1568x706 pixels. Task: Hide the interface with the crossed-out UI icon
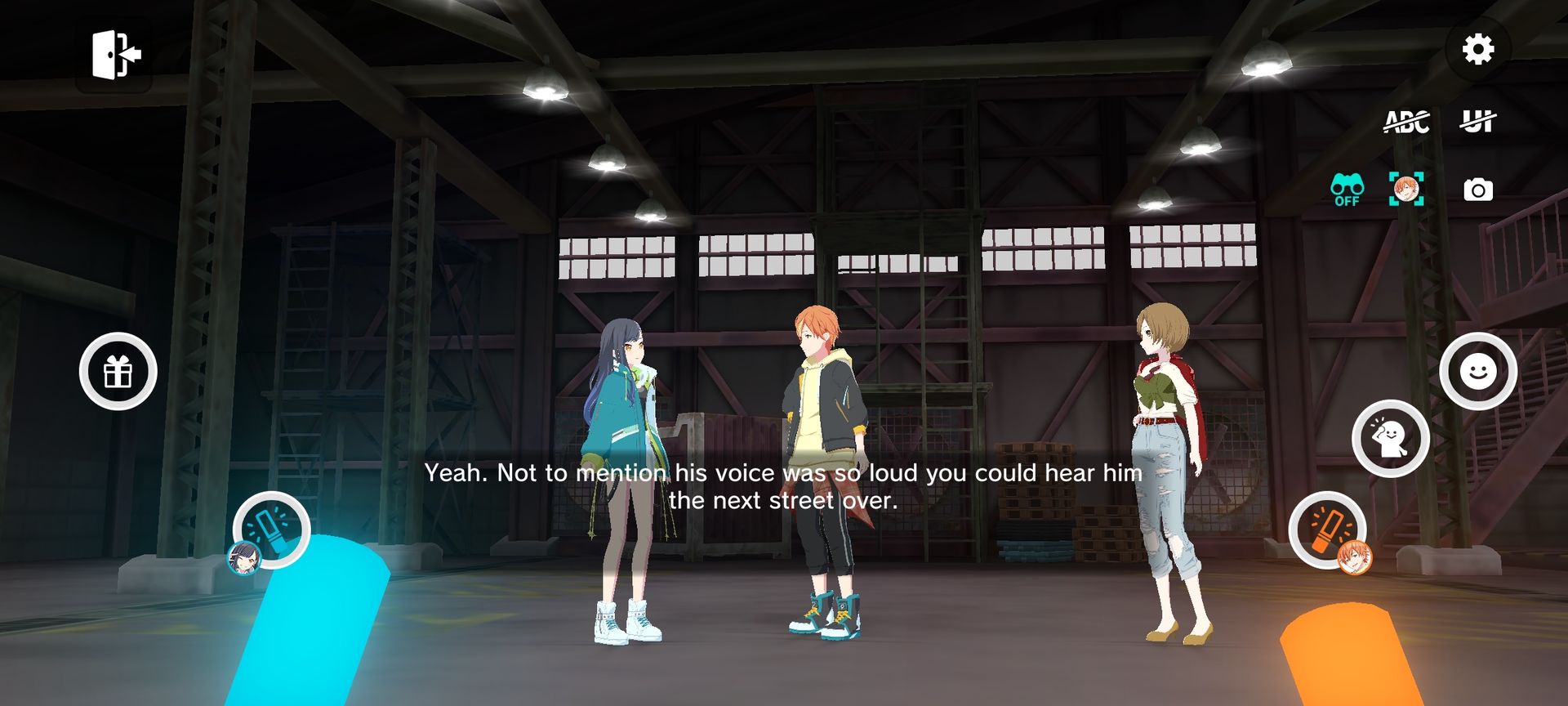click(1477, 123)
